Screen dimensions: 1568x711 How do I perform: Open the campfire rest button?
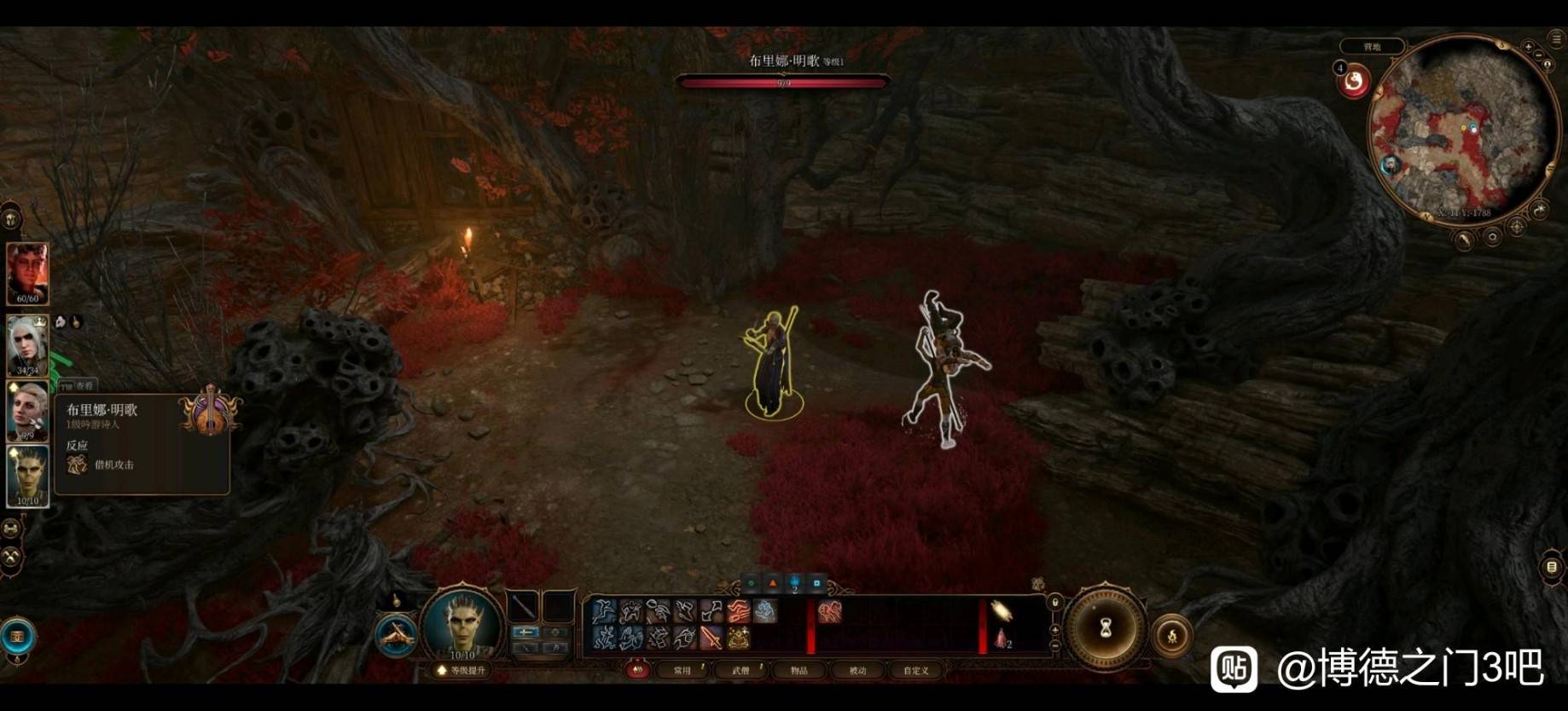pos(1172,635)
